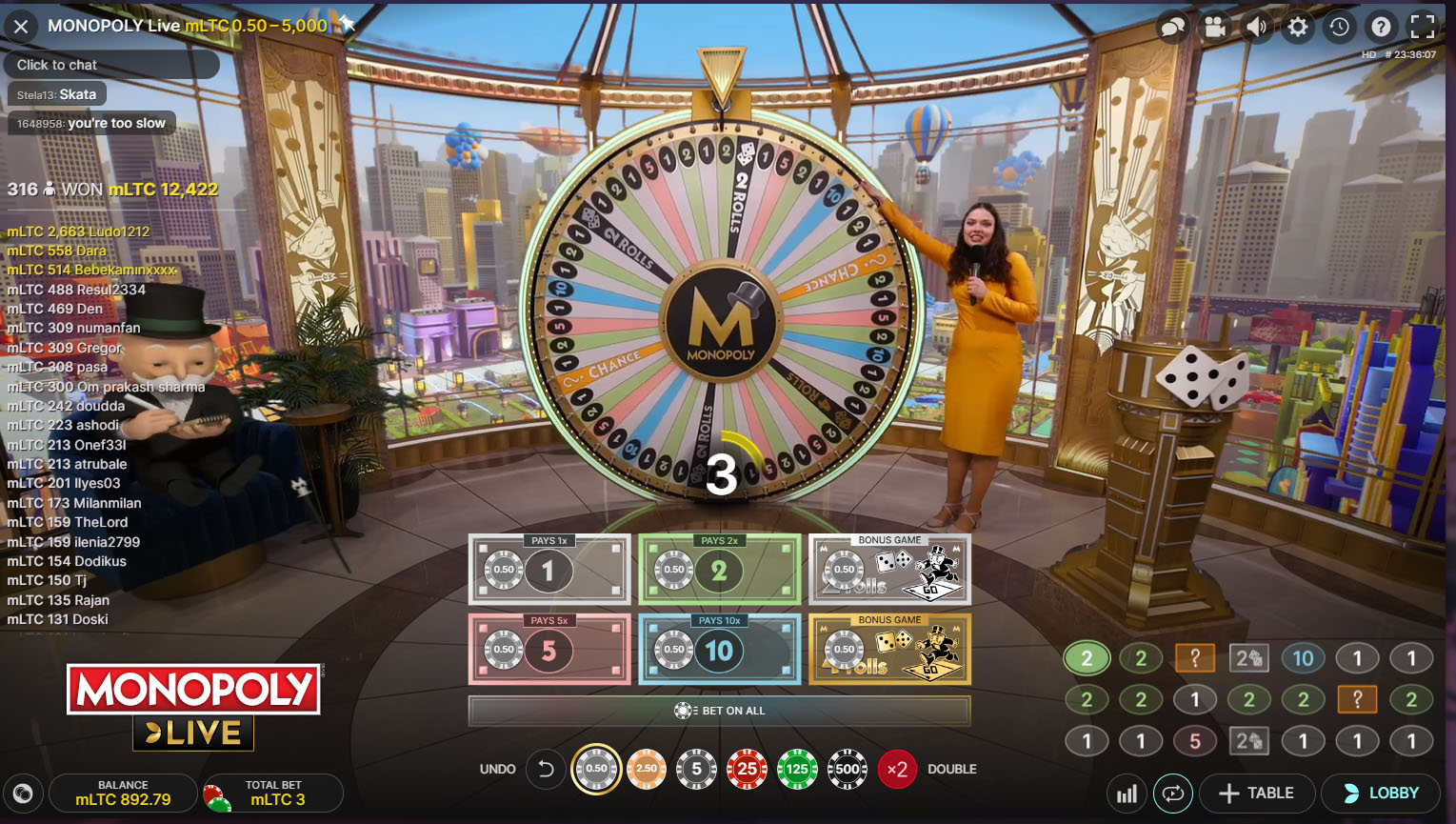Open the chat panel
1456x824 pixels.
click(1173, 27)
